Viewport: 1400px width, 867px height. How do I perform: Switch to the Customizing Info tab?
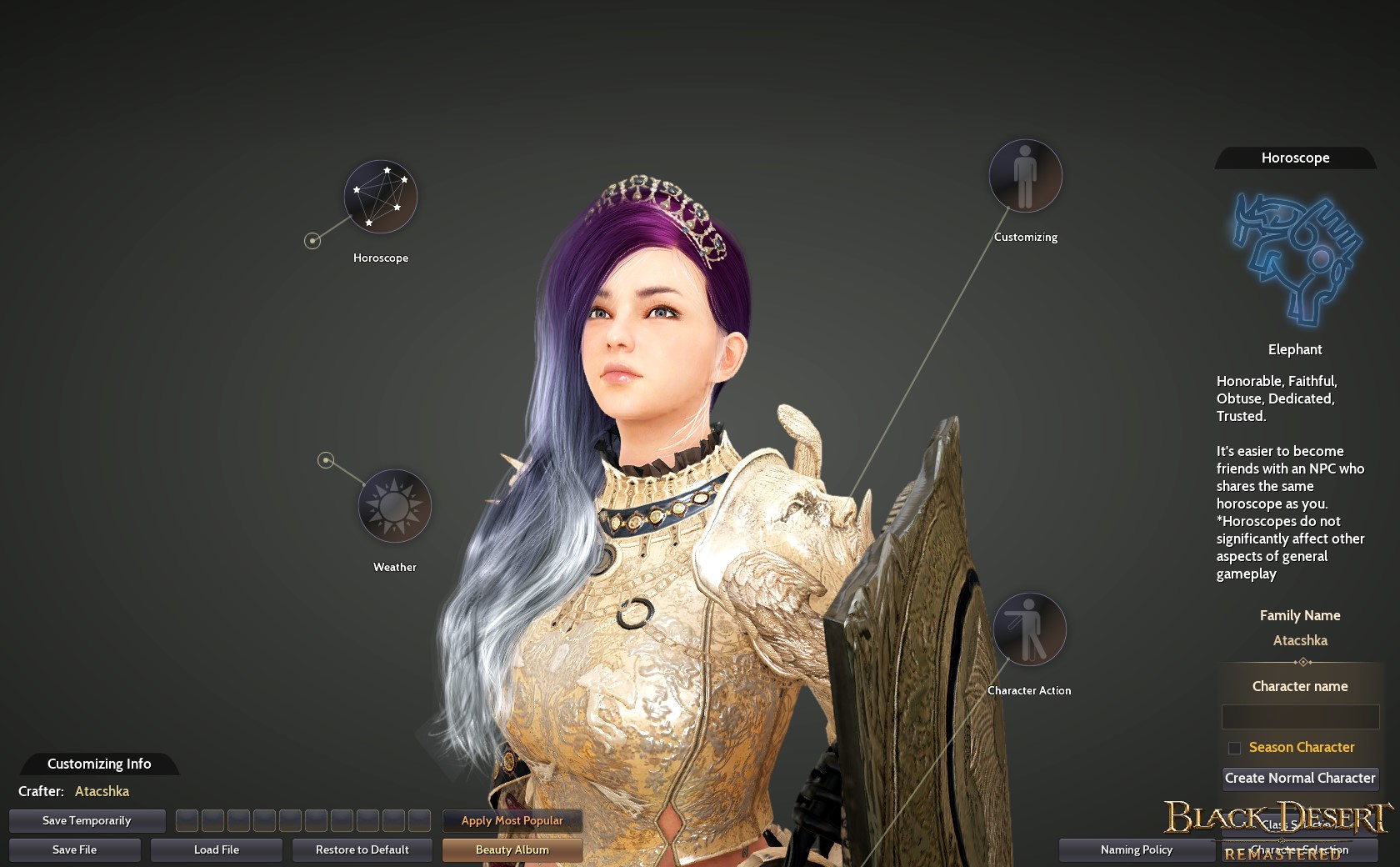97,764
